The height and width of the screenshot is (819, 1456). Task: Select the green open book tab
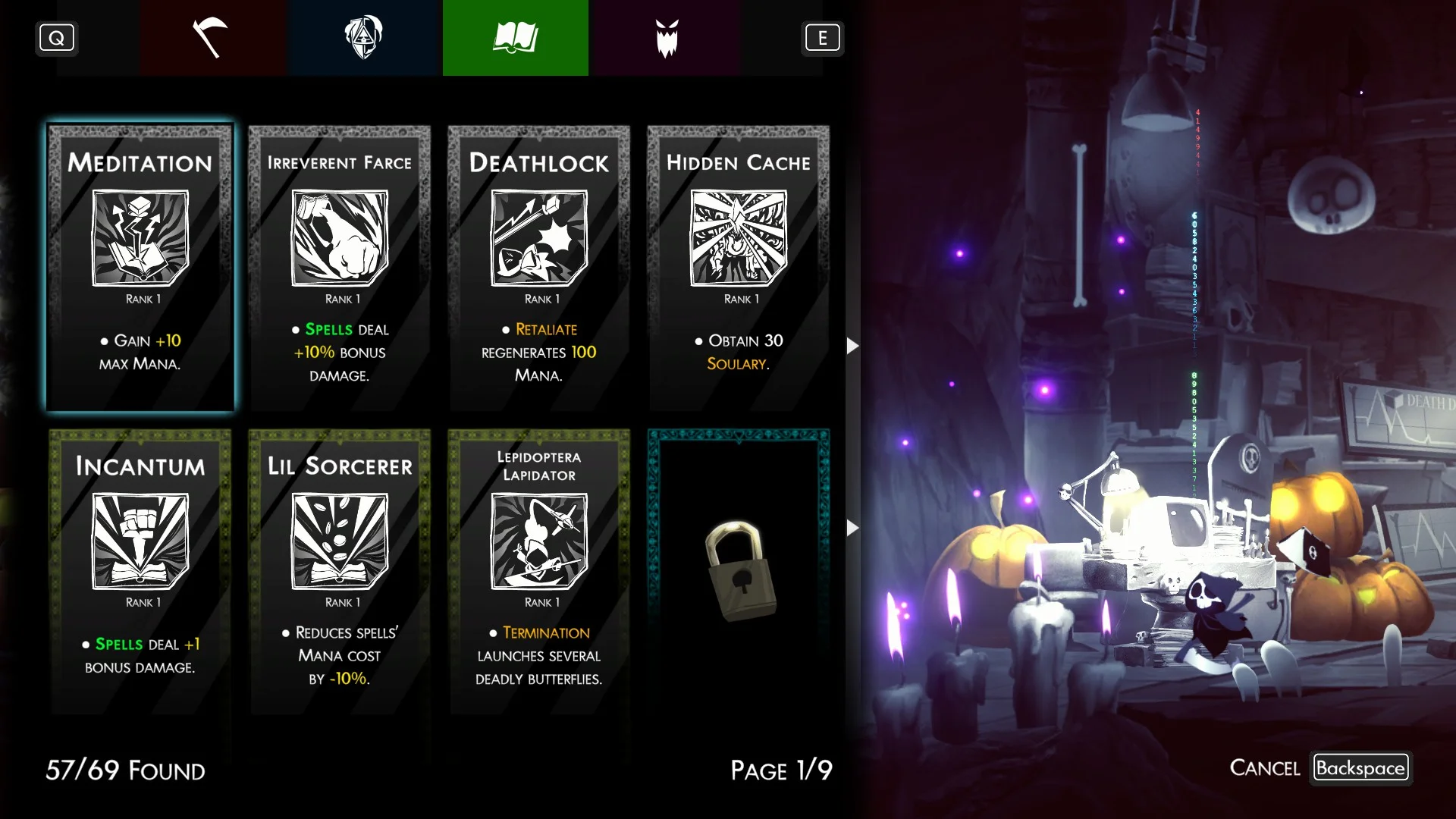(516, 38)
